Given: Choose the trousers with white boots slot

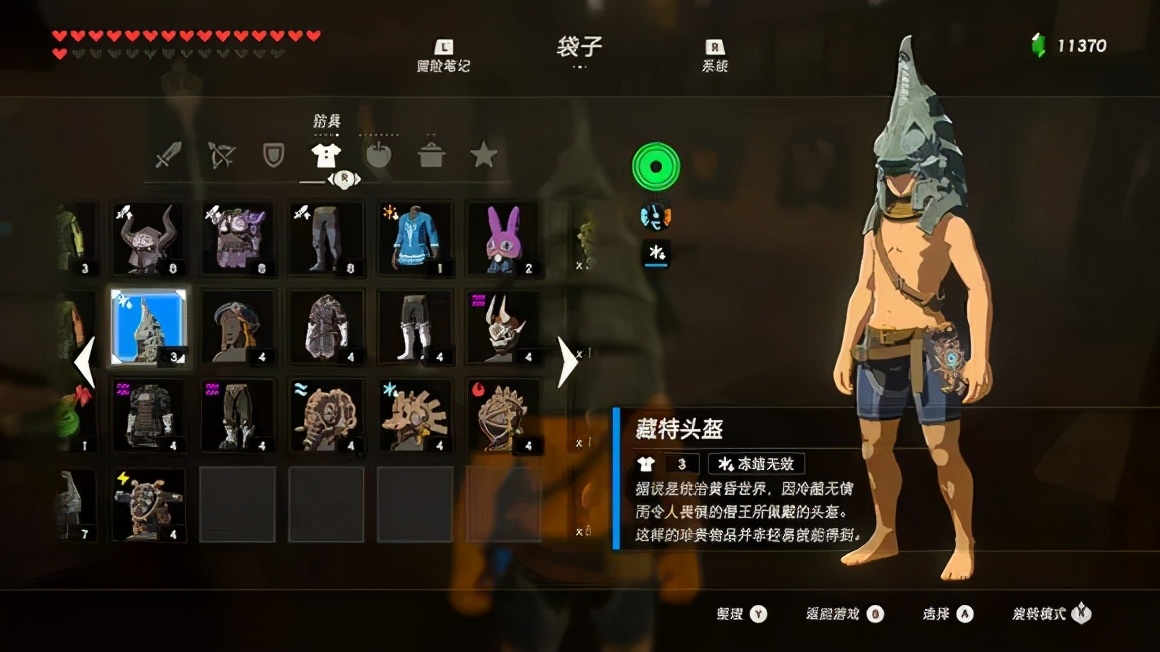Looking at the screenshot, I should 414,327.
